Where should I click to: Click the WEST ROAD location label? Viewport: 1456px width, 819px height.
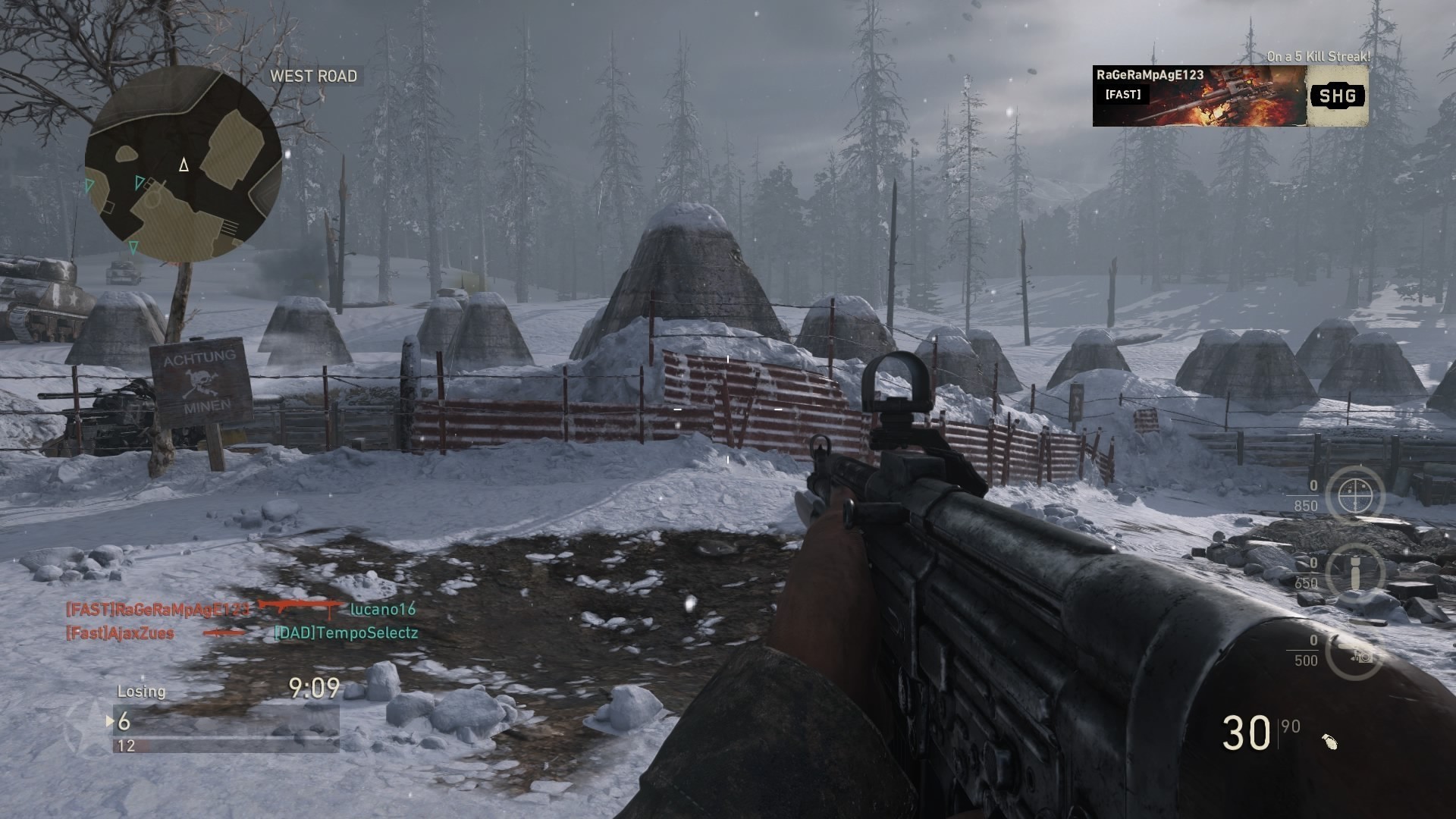pos(313,76)
